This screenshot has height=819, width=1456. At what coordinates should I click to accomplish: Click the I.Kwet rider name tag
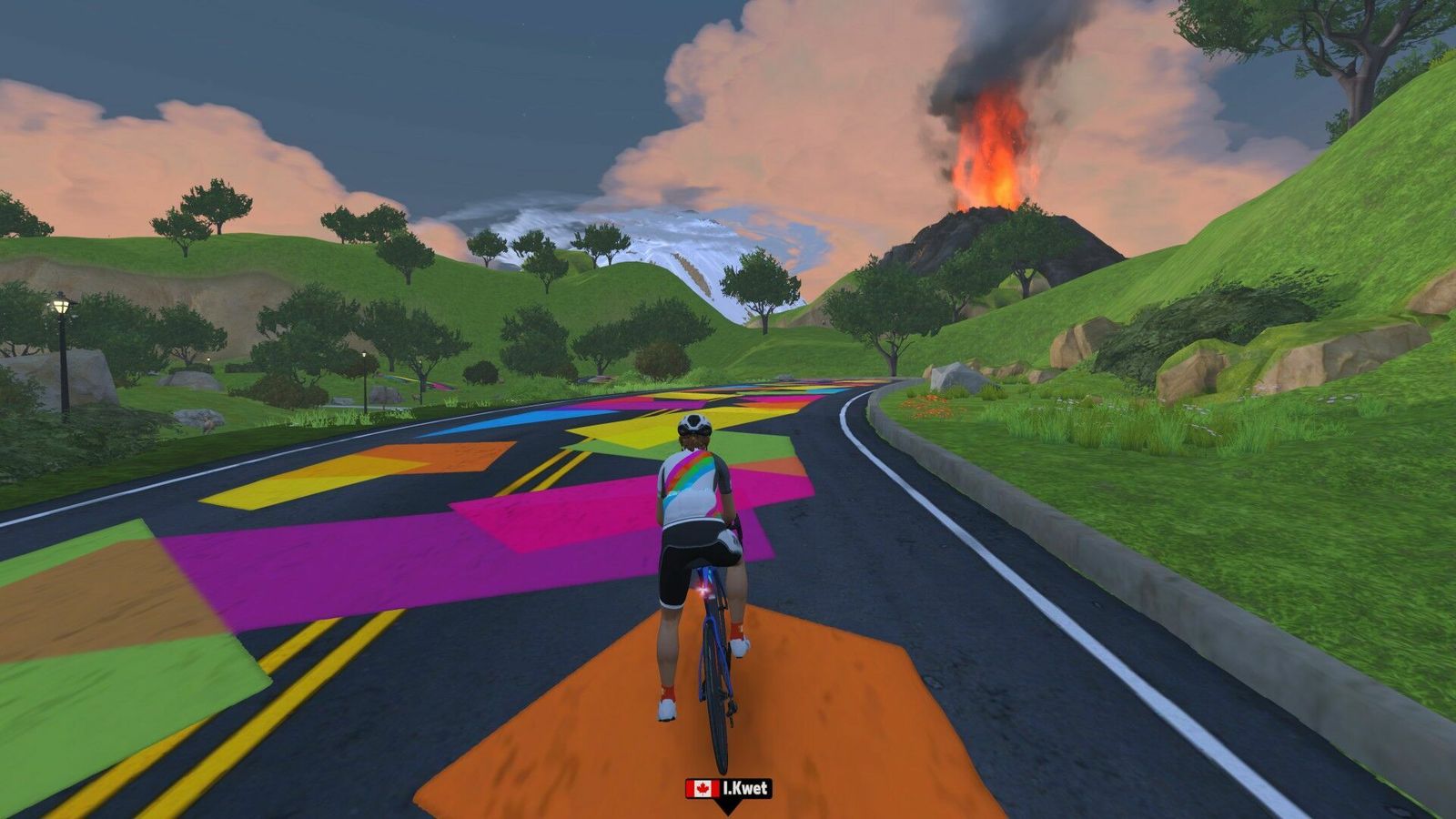point(728,788)
